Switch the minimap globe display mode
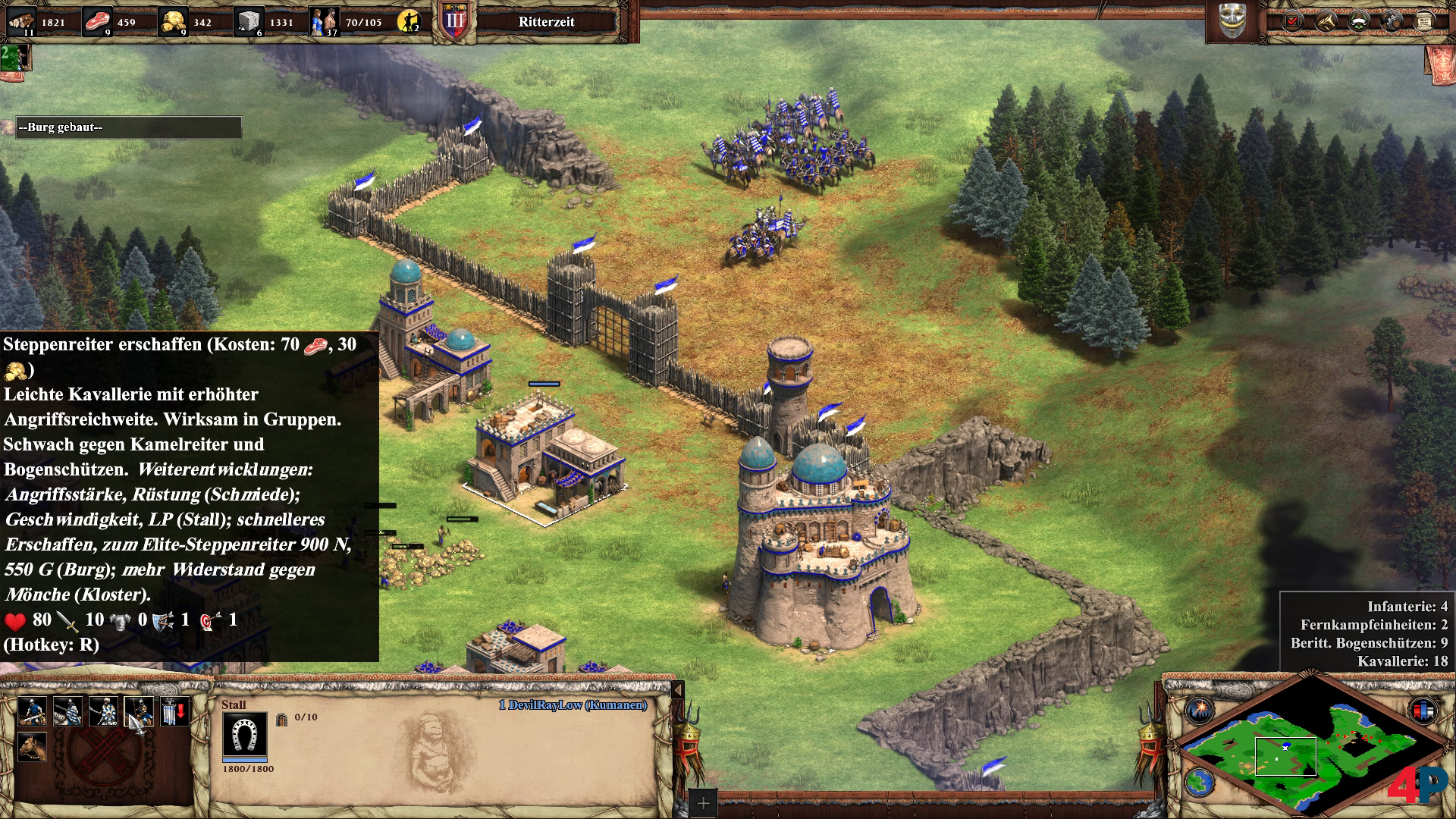The width and height of the screenshot is (1456, 819). (1200, 781)
